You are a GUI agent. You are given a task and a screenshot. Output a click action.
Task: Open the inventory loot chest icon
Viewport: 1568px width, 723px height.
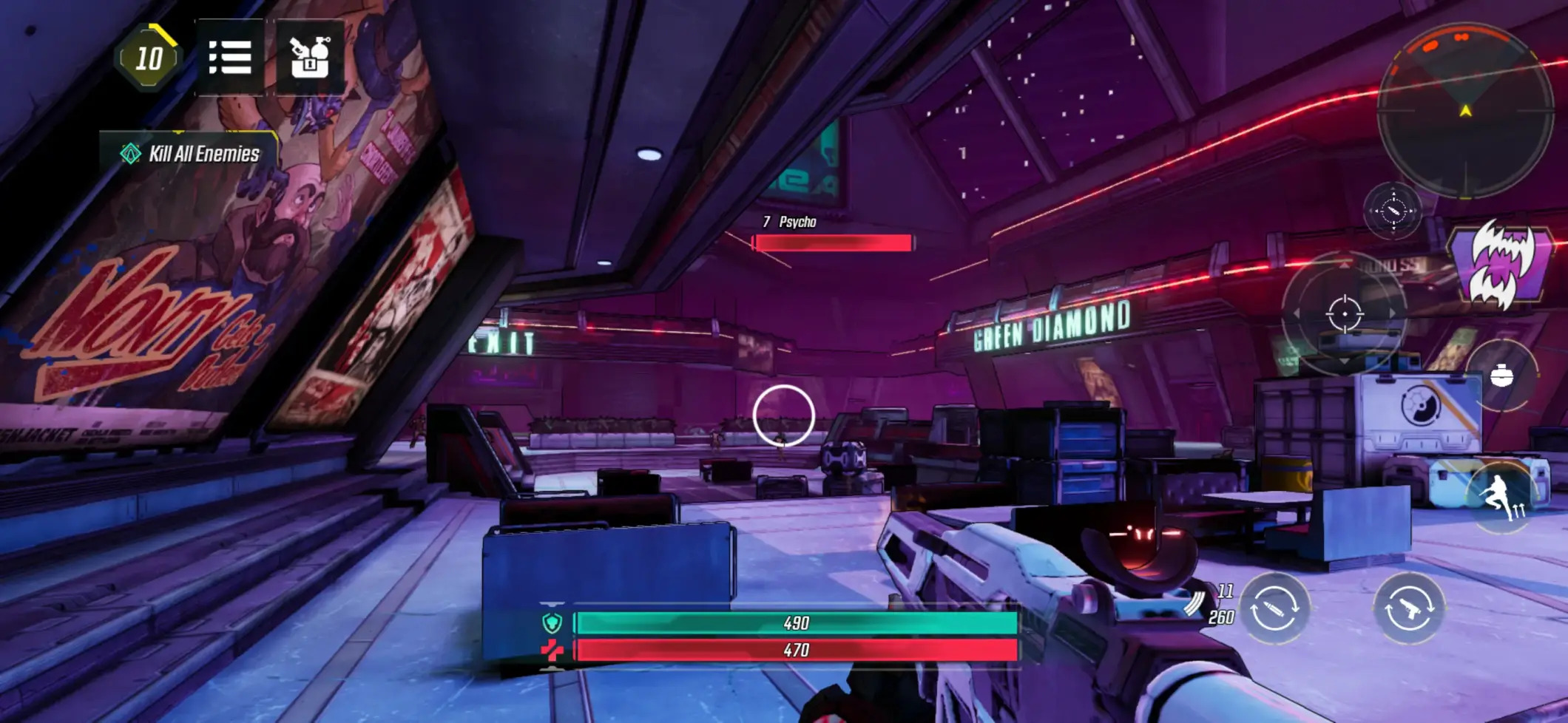click(x=309, y=58)
